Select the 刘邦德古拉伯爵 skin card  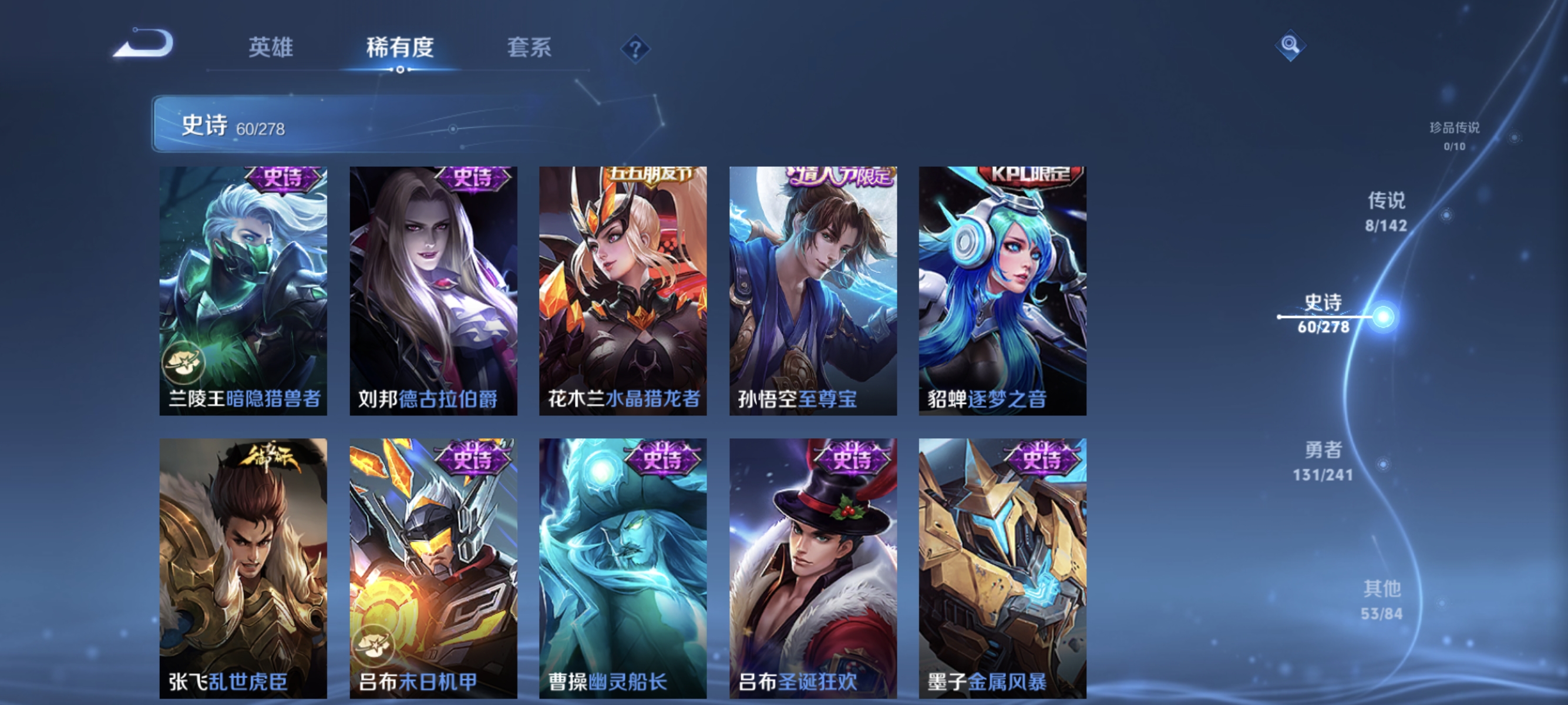click(x=433, y=286)
